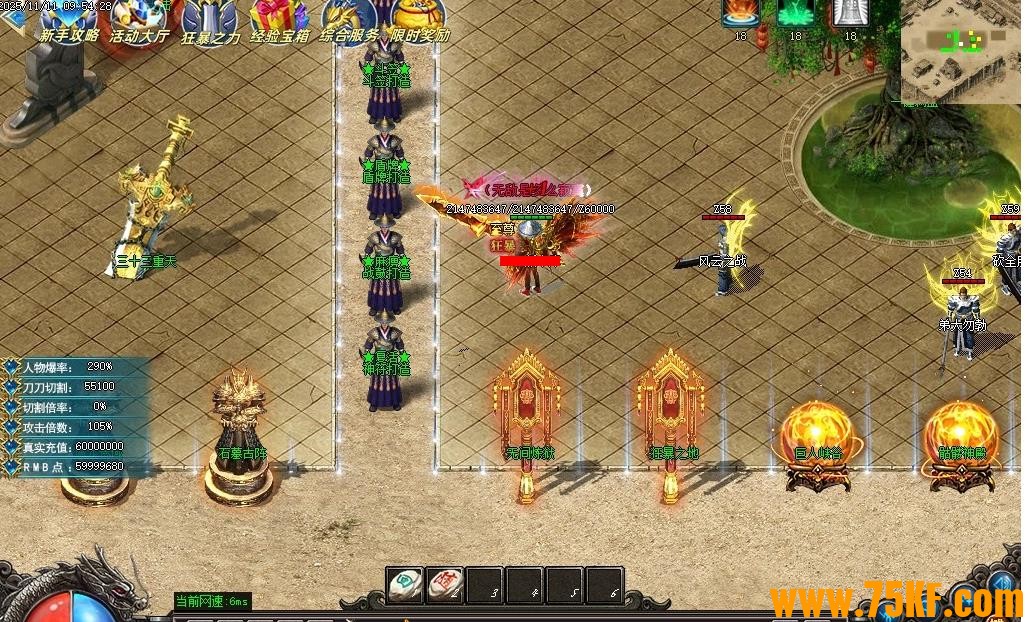
Task: Click the minimap
Action: click(962, 50)
